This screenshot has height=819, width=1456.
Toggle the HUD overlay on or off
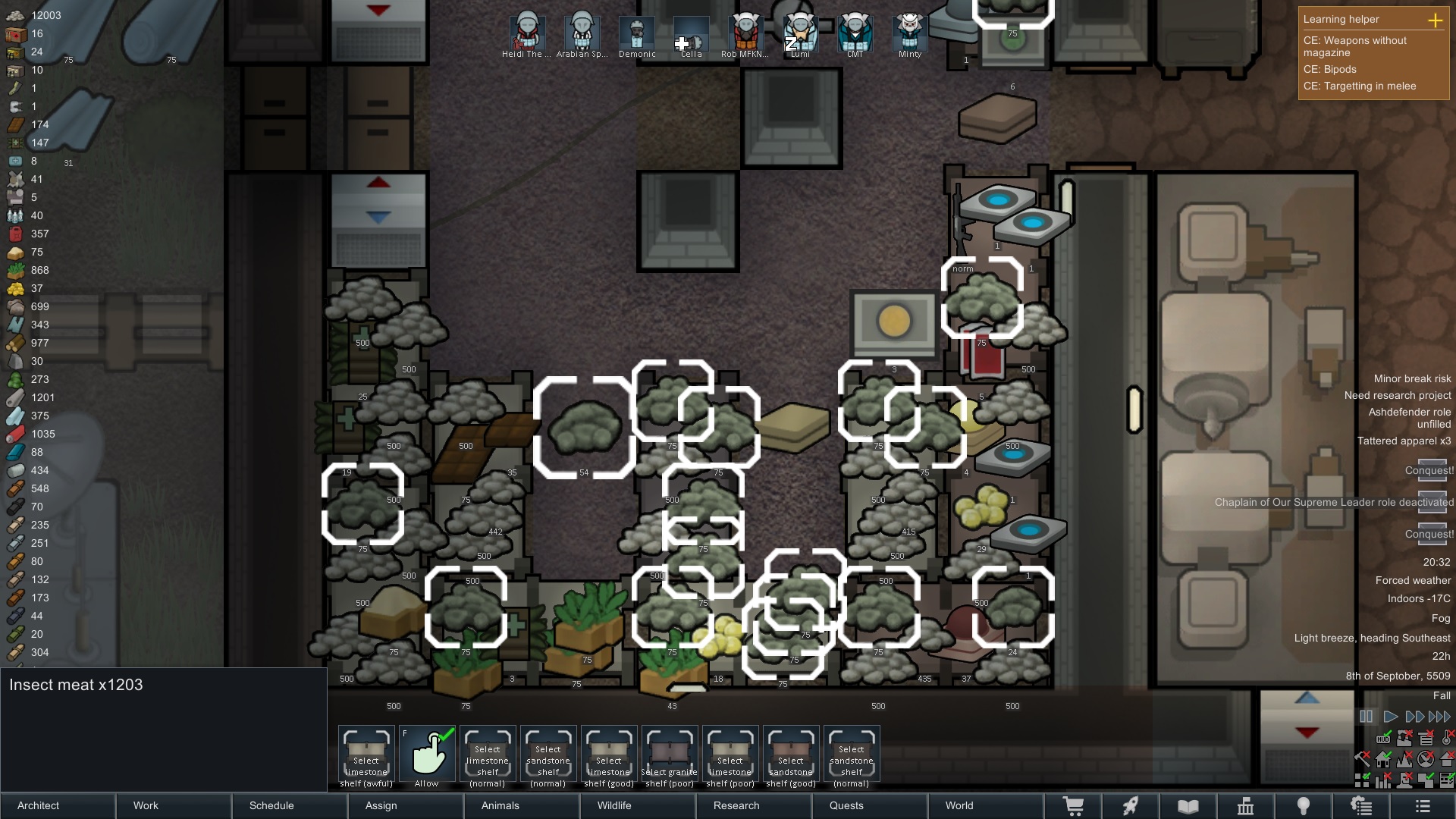point(1384,739)
